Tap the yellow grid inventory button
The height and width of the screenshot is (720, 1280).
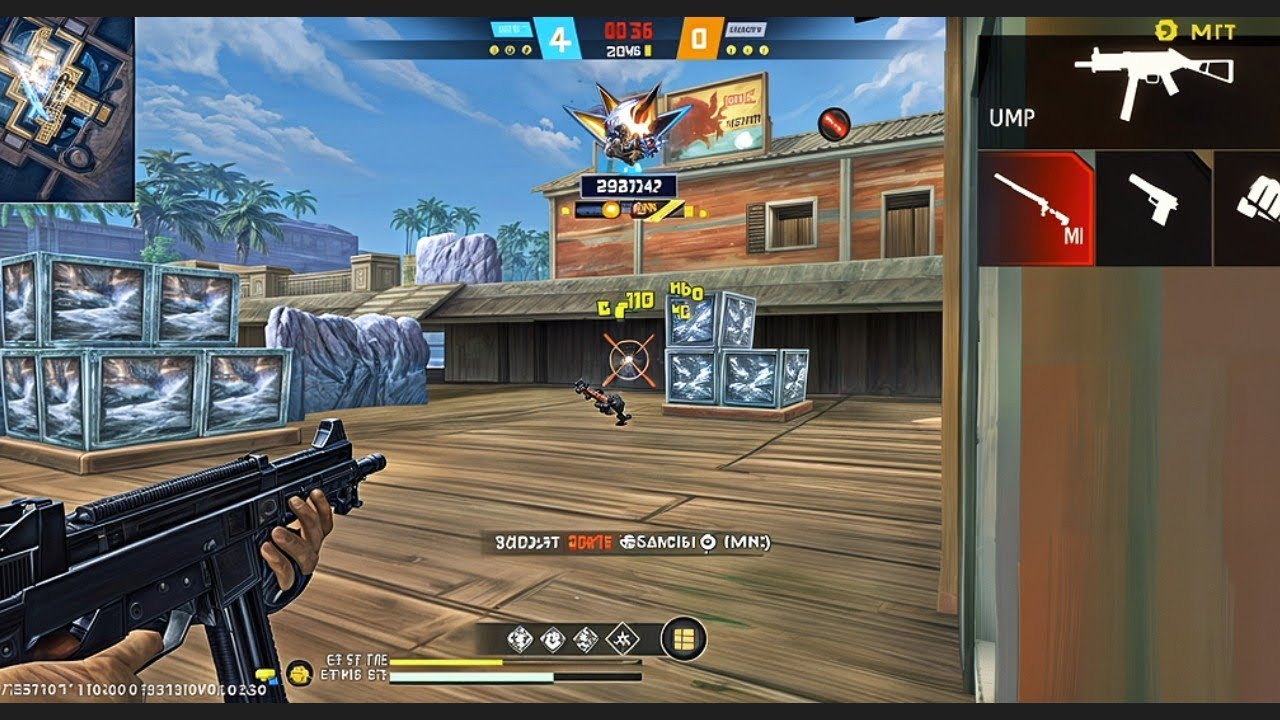(684, 638)
